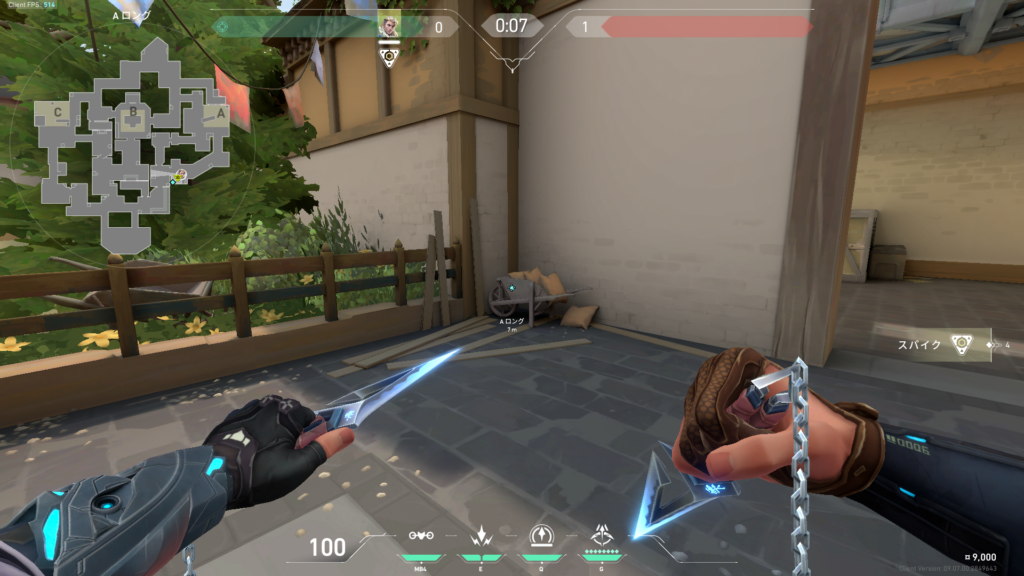Screen dimensions: 1024x576
Task: Click the teammate agent portrait in the top bar
Action: click(x=389, y=24)
